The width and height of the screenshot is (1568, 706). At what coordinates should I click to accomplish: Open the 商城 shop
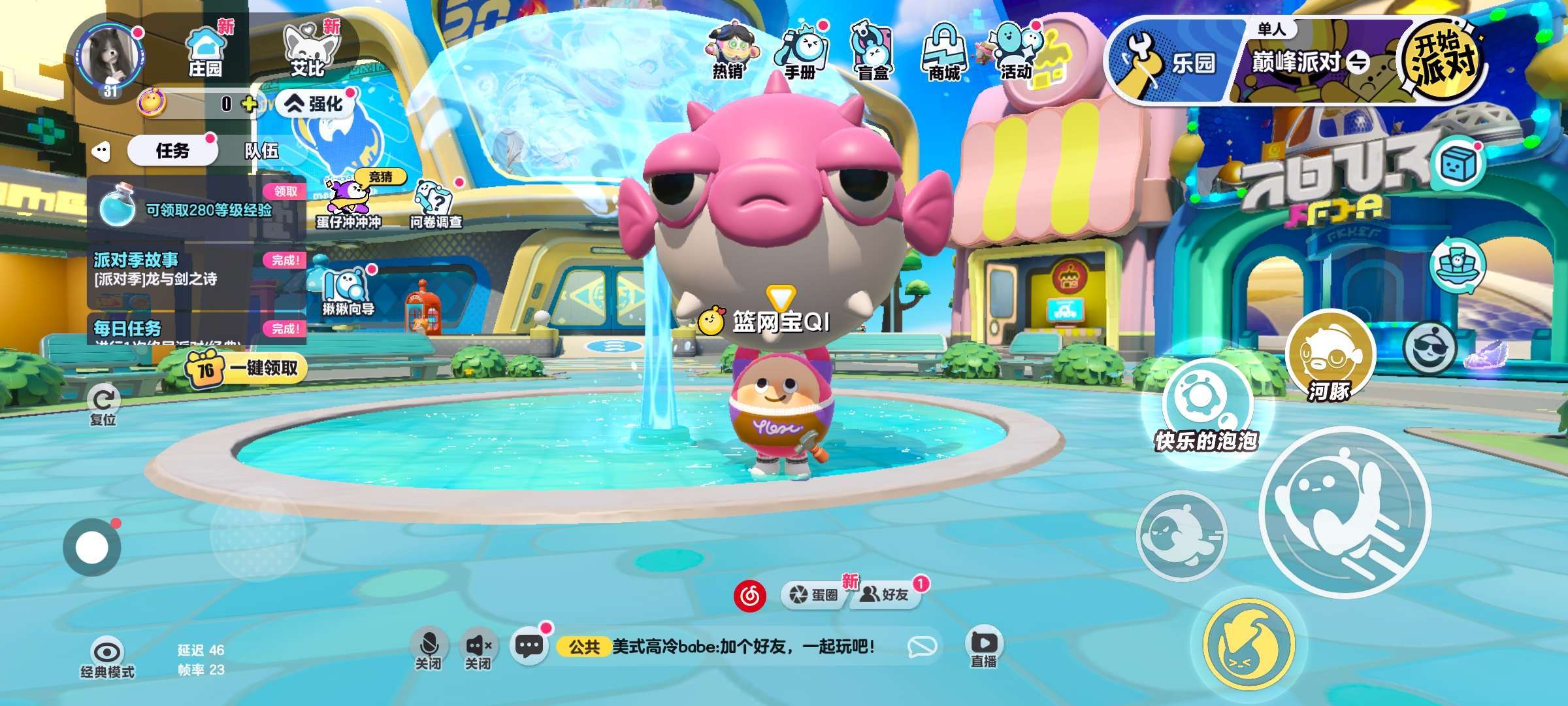click(945, 54)
